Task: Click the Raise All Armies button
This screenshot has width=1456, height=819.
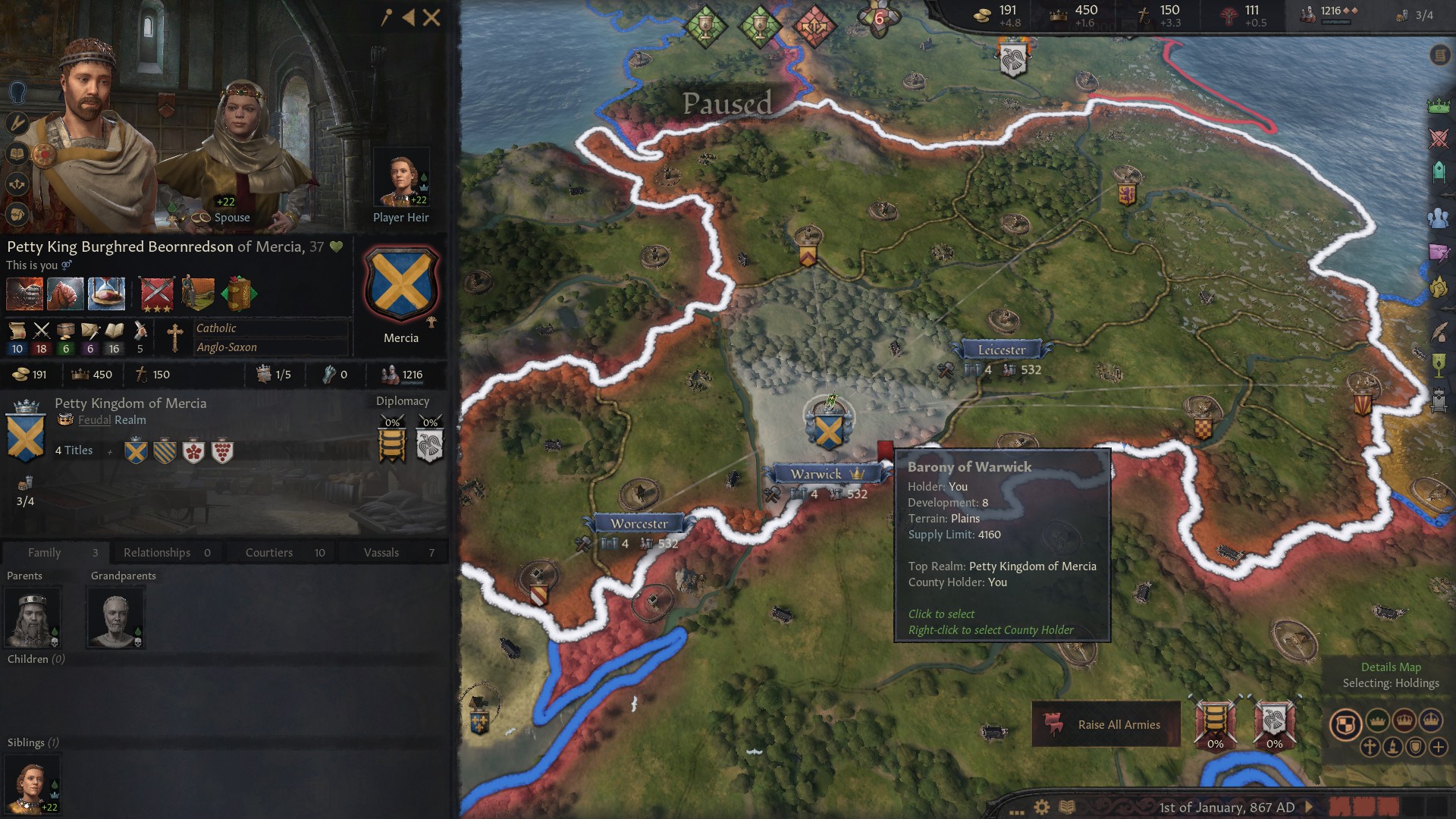Action: pyautogui.click(x=1106, y=724)
